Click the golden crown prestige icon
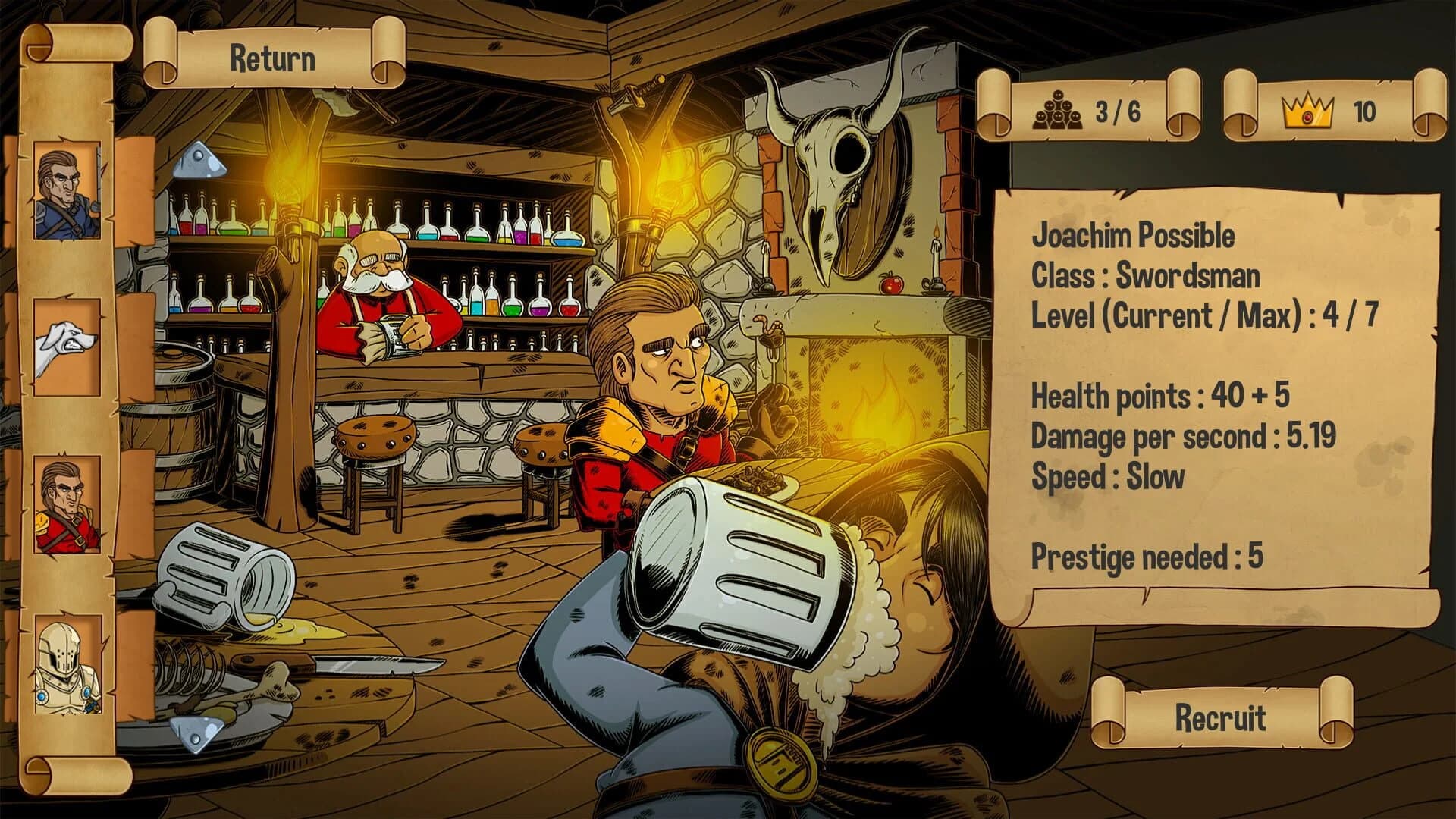The image size is (1456, 819). [1308, 111]
